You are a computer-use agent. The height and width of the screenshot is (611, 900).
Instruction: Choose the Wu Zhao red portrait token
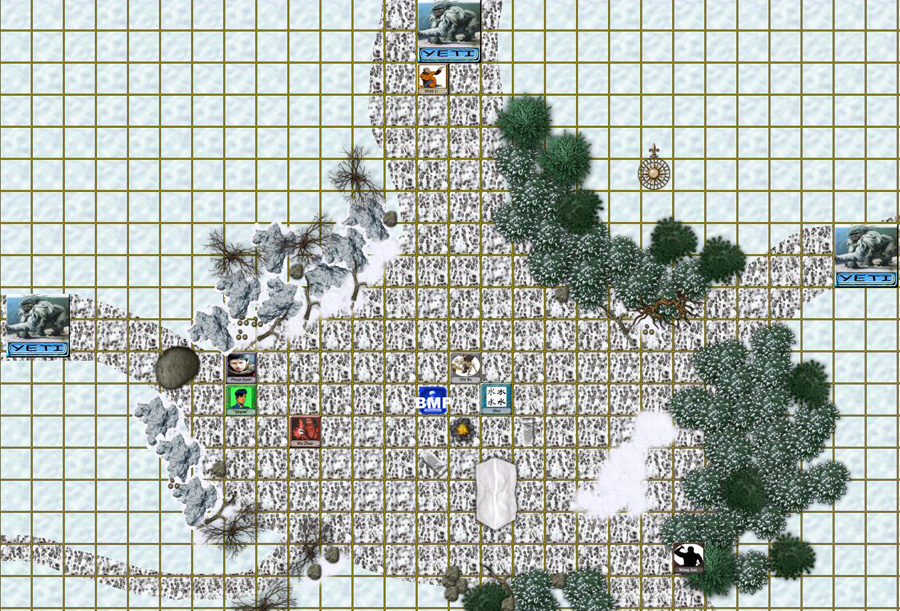point(305,430)
